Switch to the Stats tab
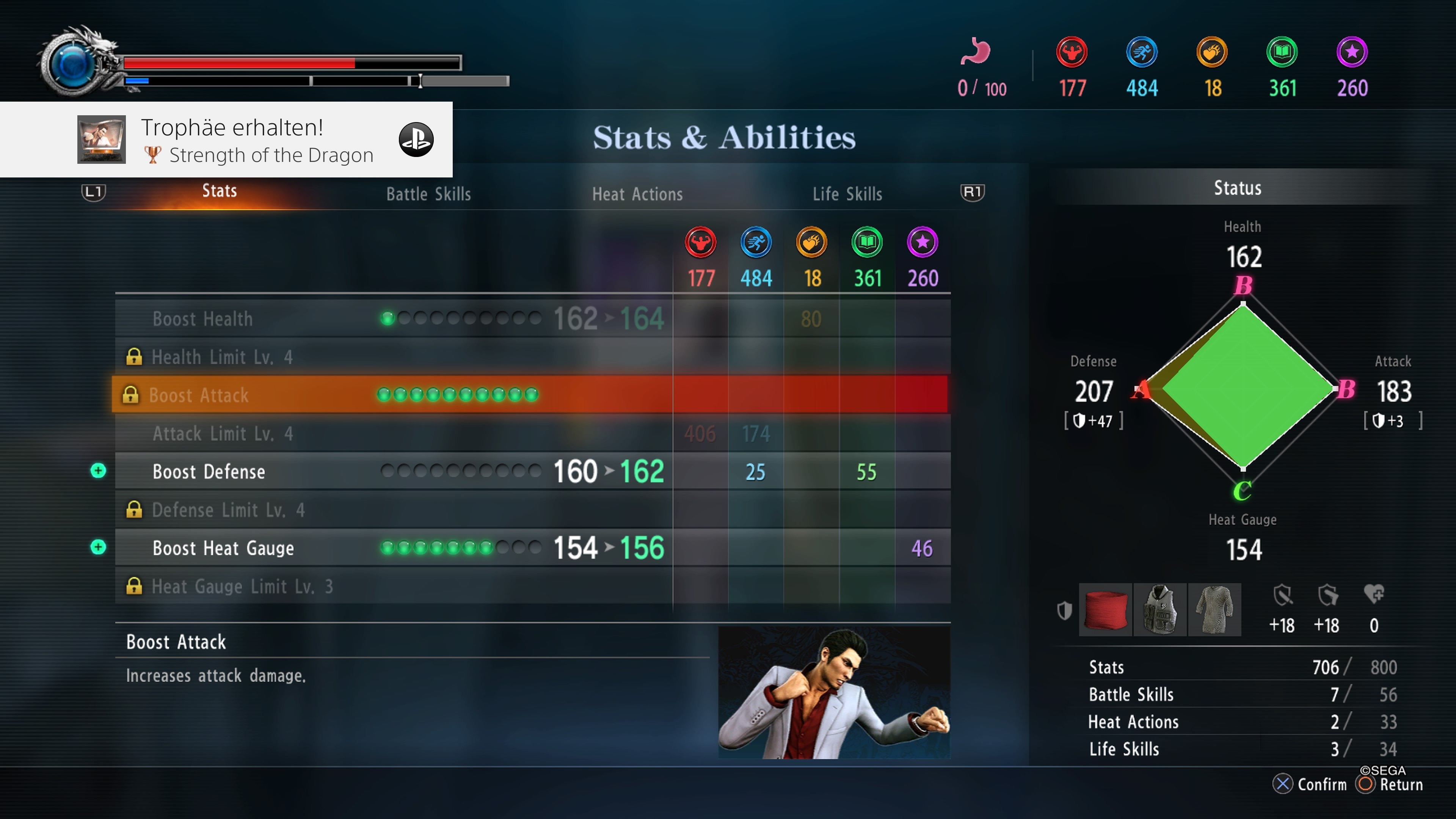The image size is (1456, 819). click(219, 191)
